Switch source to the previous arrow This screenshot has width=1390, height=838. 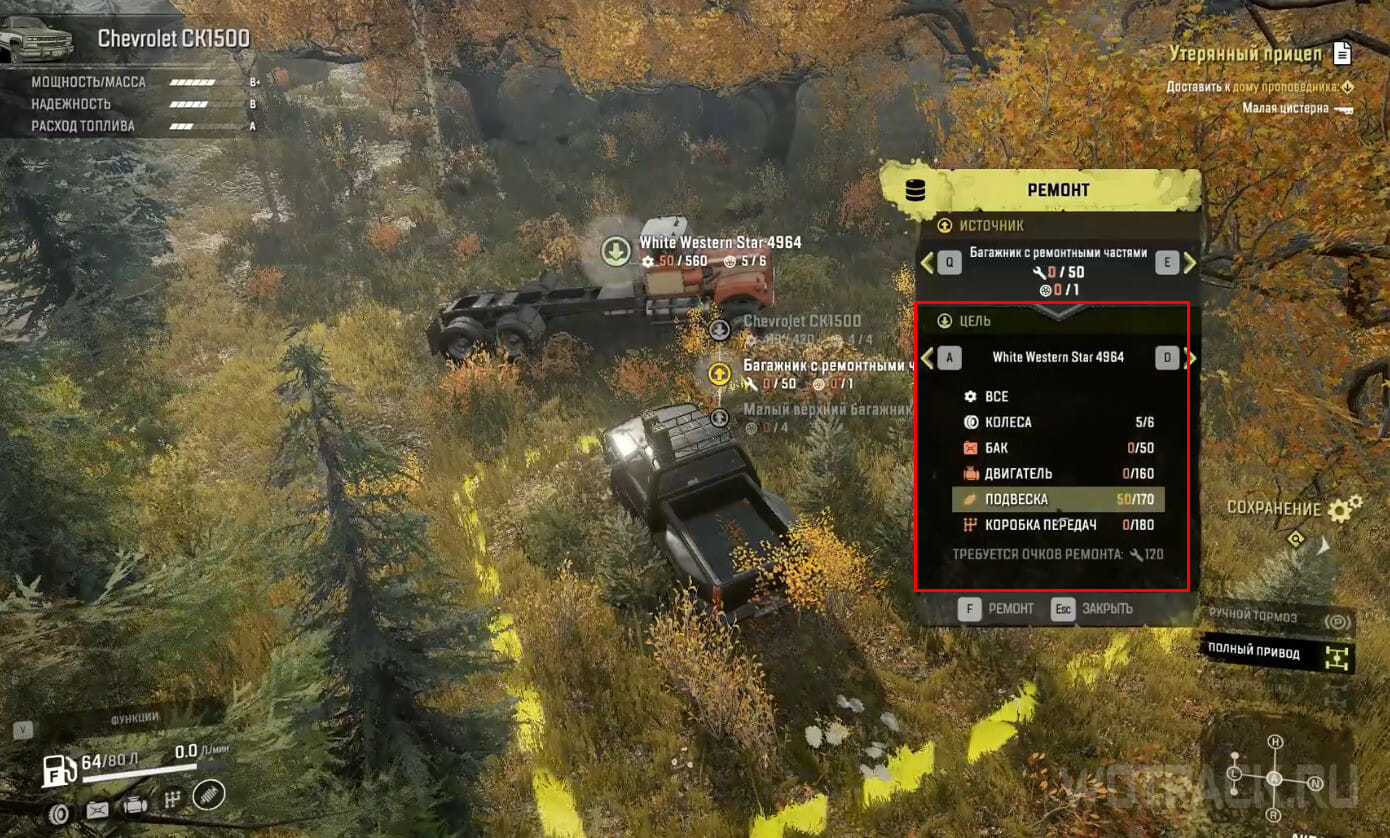pos(927,262)
